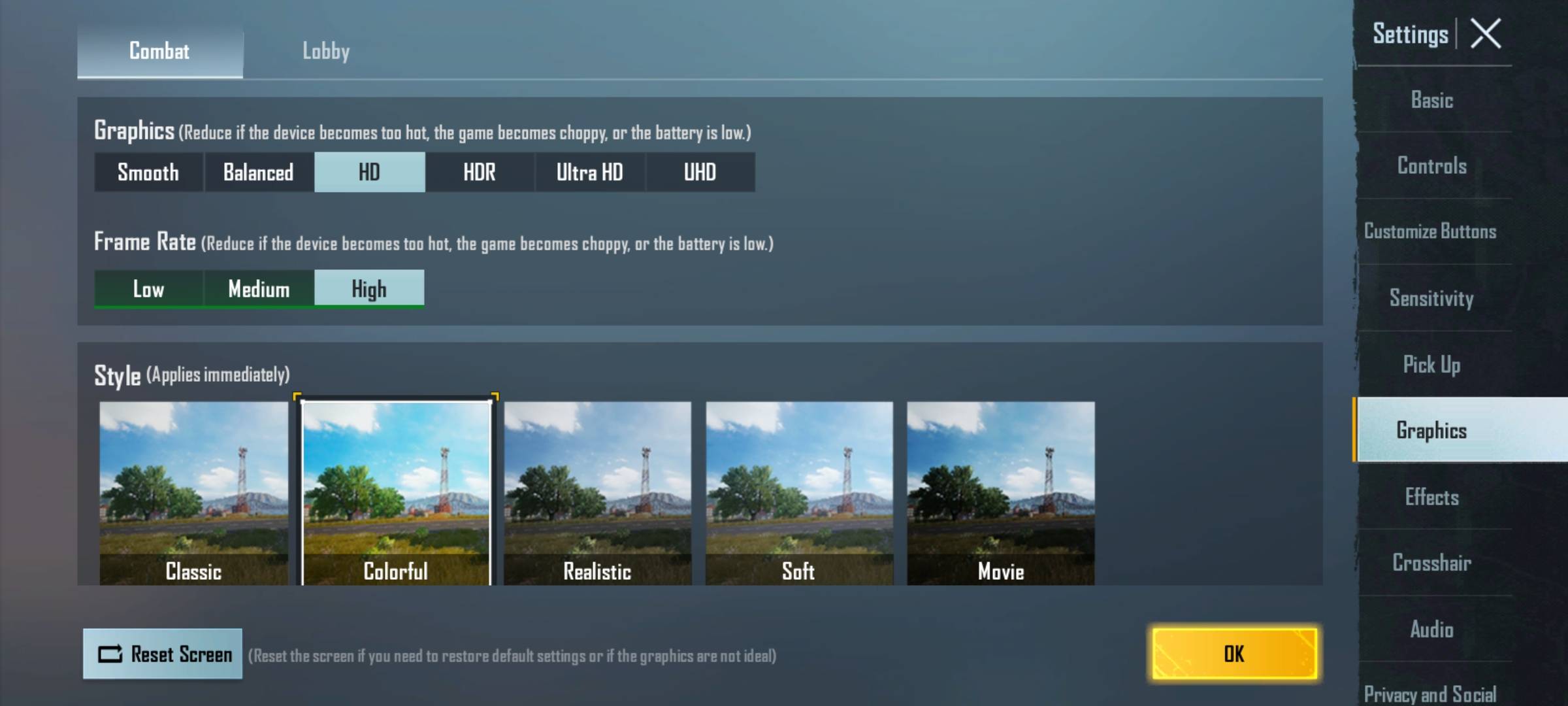Viewport: 1568px width, 706px height.
Task: Select Medium frame rate
Action: (259, 288)
